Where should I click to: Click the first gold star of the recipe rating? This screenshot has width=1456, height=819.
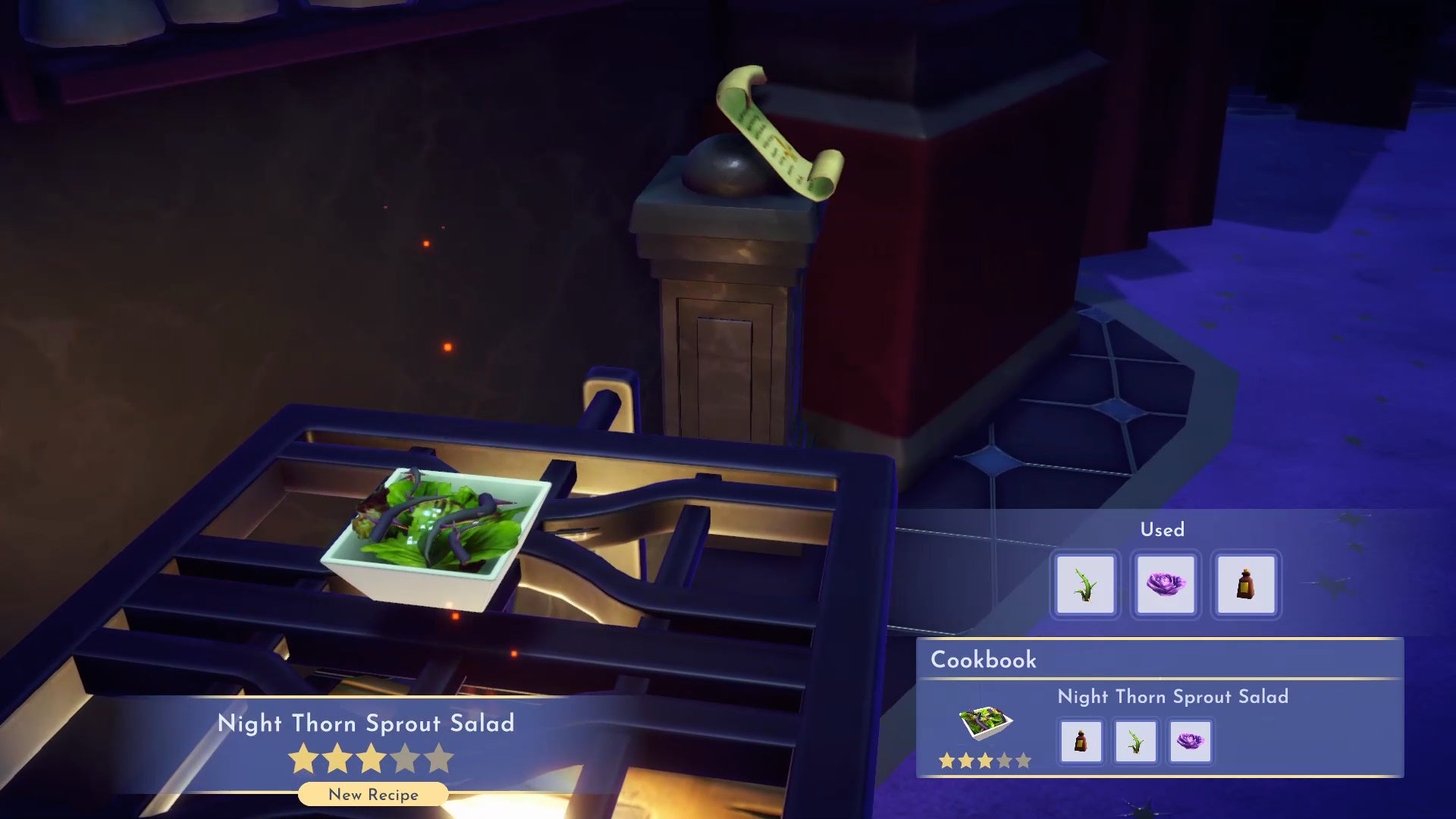[x=303, y=758]
